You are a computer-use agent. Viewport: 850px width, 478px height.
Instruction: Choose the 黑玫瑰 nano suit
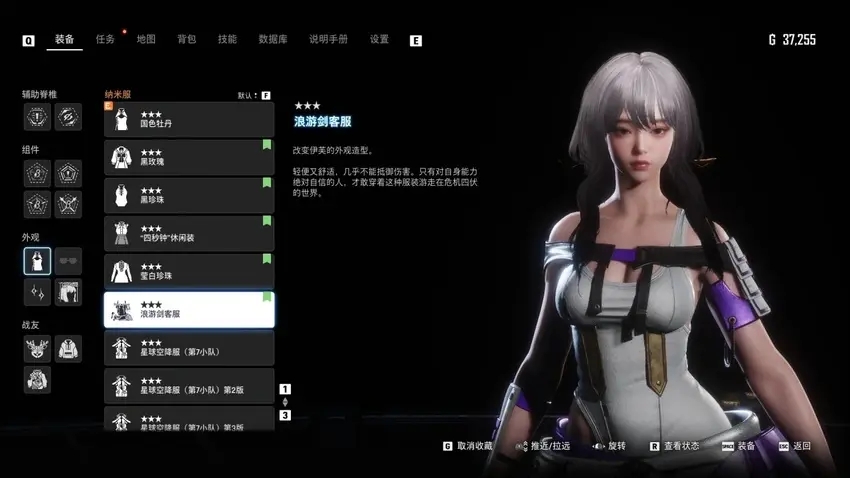pos(189,158)
